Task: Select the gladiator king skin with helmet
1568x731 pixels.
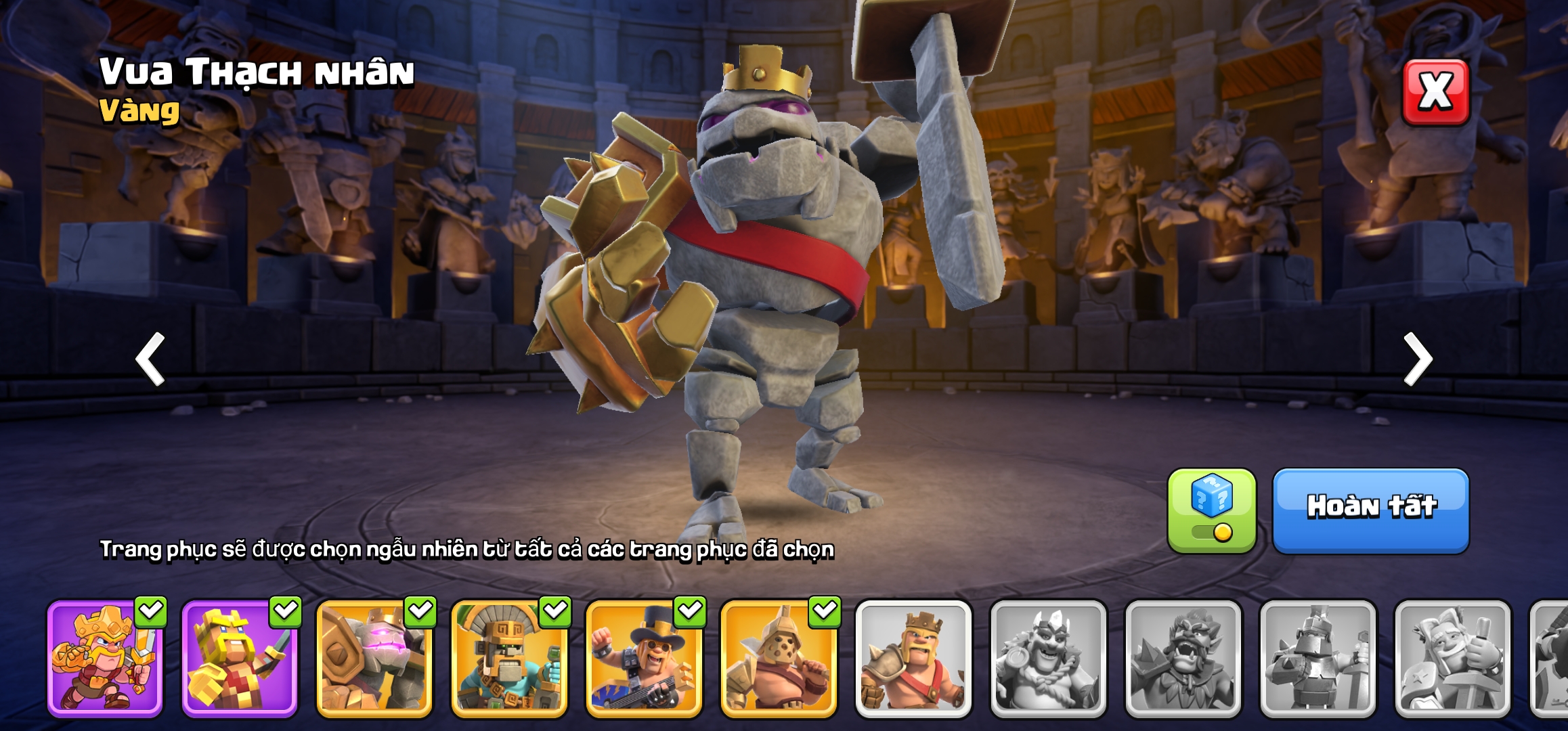Action: coord(779,658)
